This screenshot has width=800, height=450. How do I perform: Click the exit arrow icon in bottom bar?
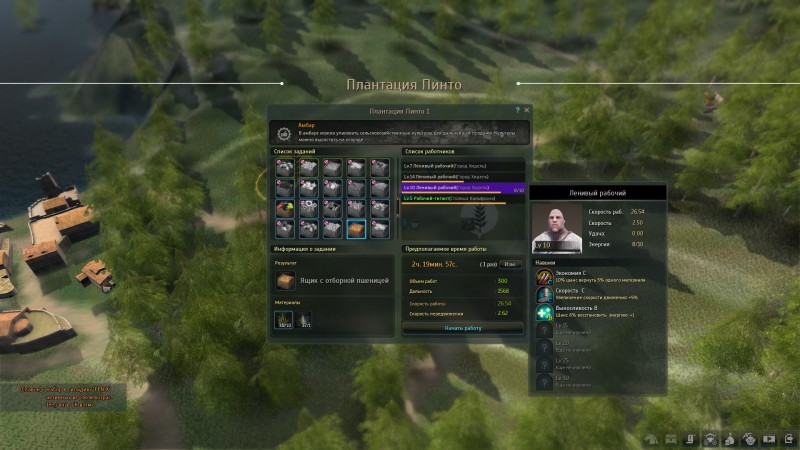coord(789,438)
